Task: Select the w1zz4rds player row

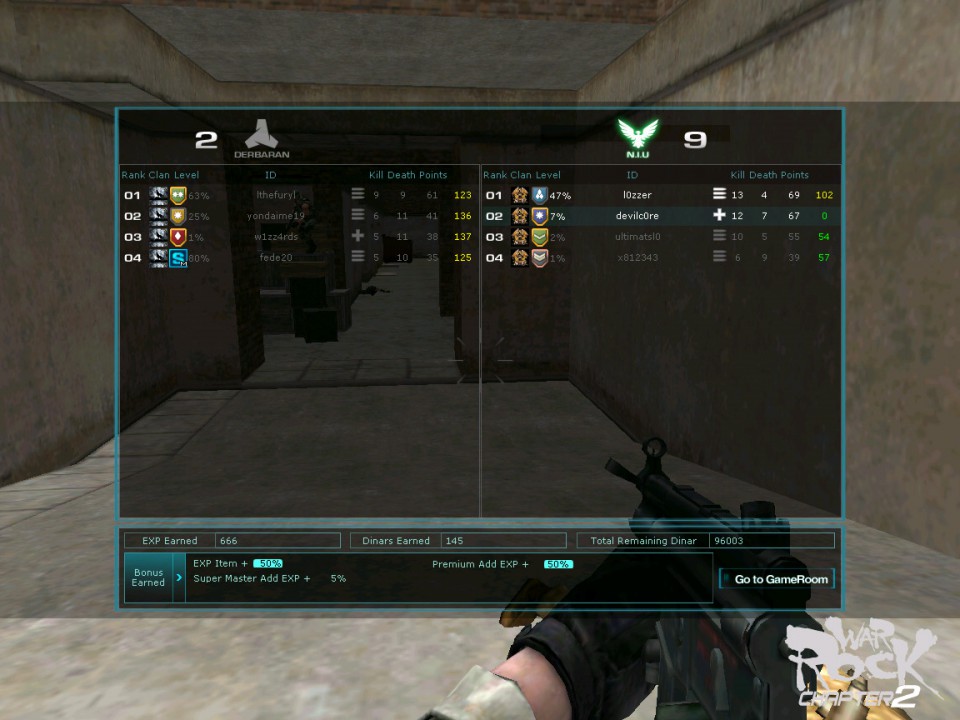Action: coord(276,237)
